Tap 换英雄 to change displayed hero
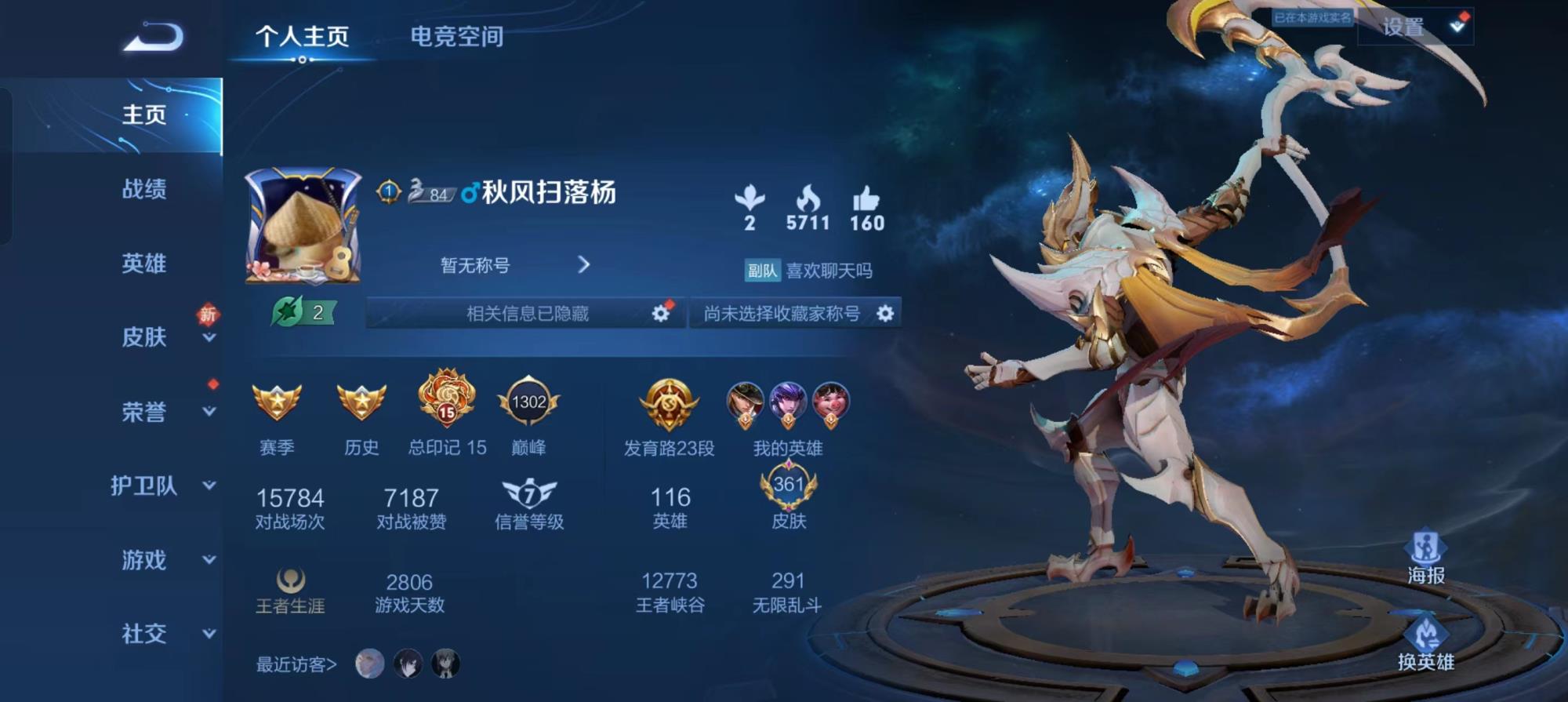Image resolution: width=1568 pixels, height=702 pixels. click(1425, 645)
